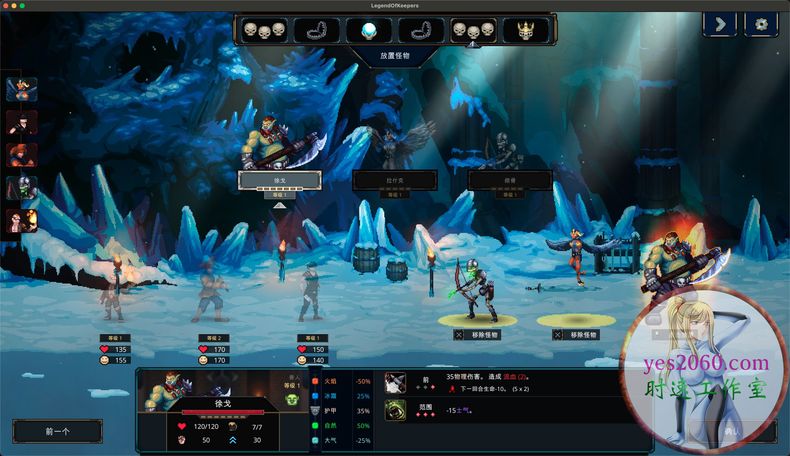790x456 pixels.
Task: Pick the top orc portrait in the side roster
Action: tap(21, 91)
